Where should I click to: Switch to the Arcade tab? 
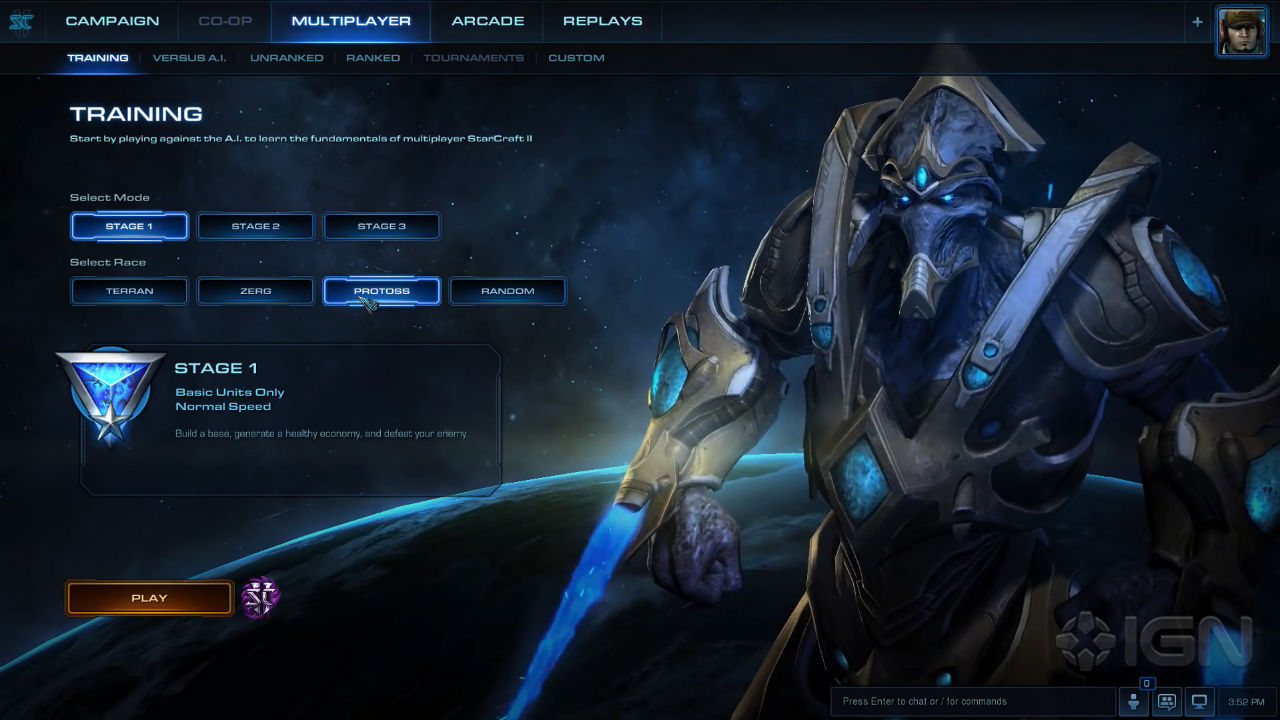point(487,21)
